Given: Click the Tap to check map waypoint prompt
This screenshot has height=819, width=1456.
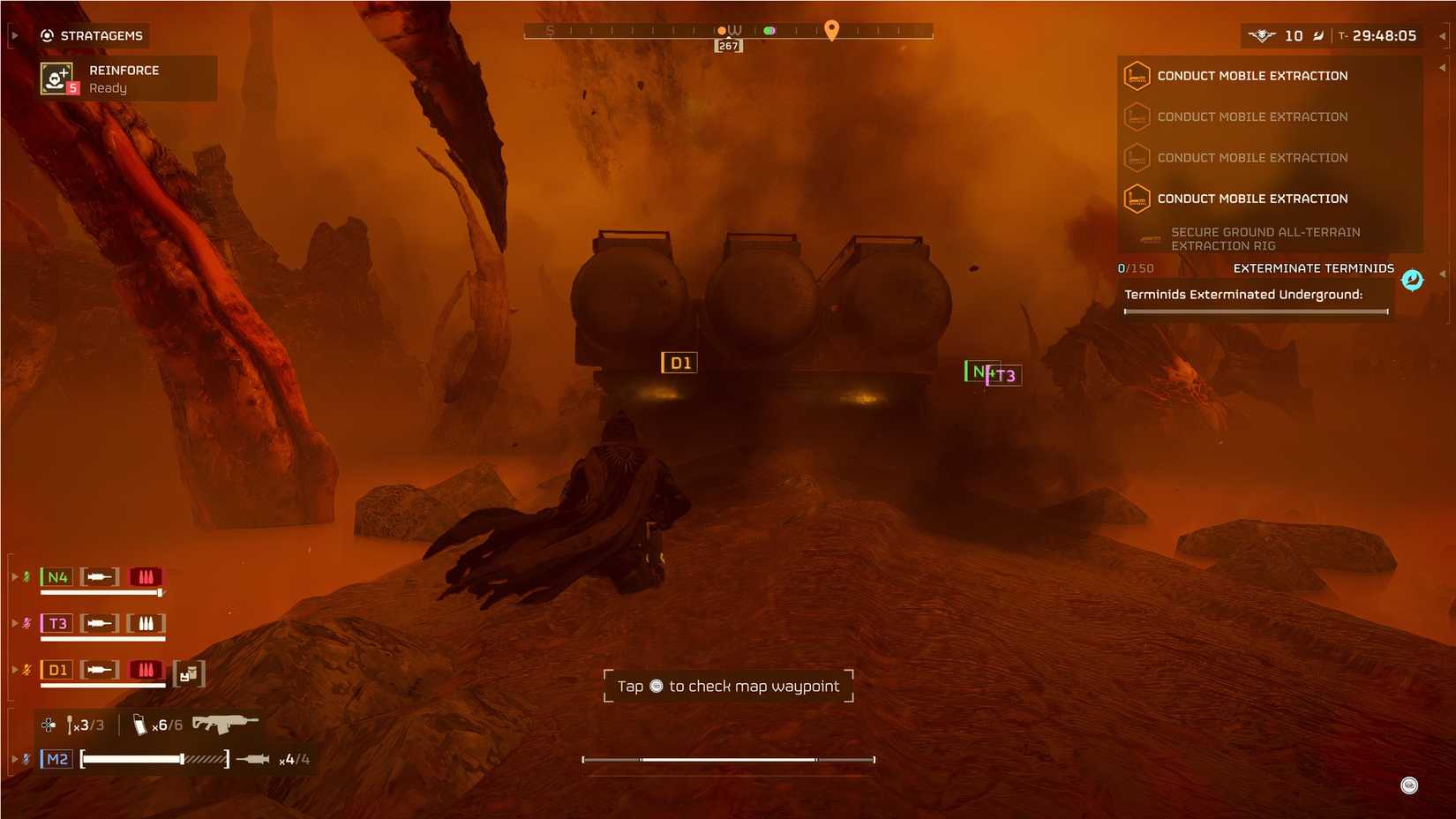Looking at the screenshot, I should tap(728, 686).
